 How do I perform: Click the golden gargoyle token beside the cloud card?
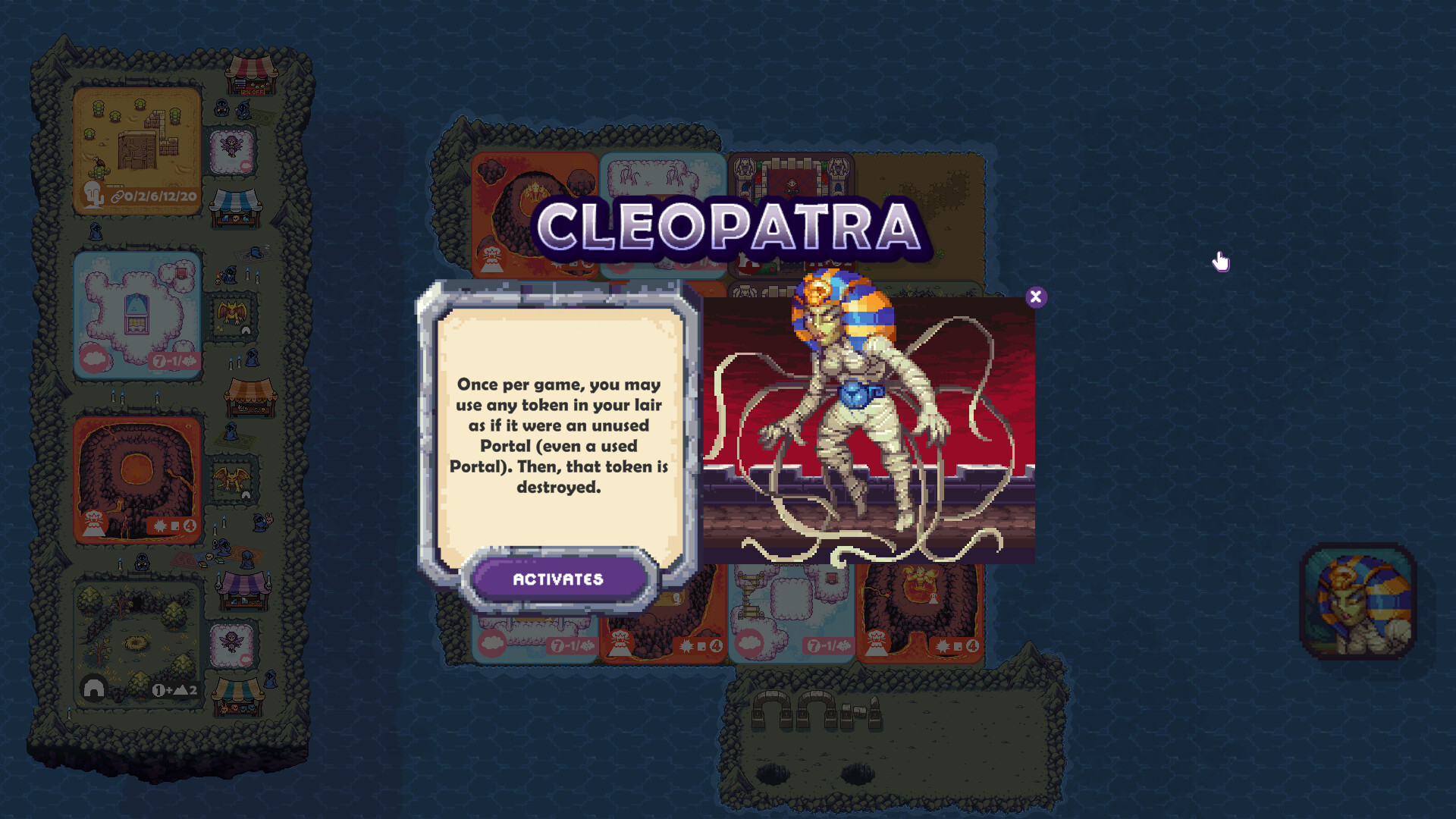point(231,311)
